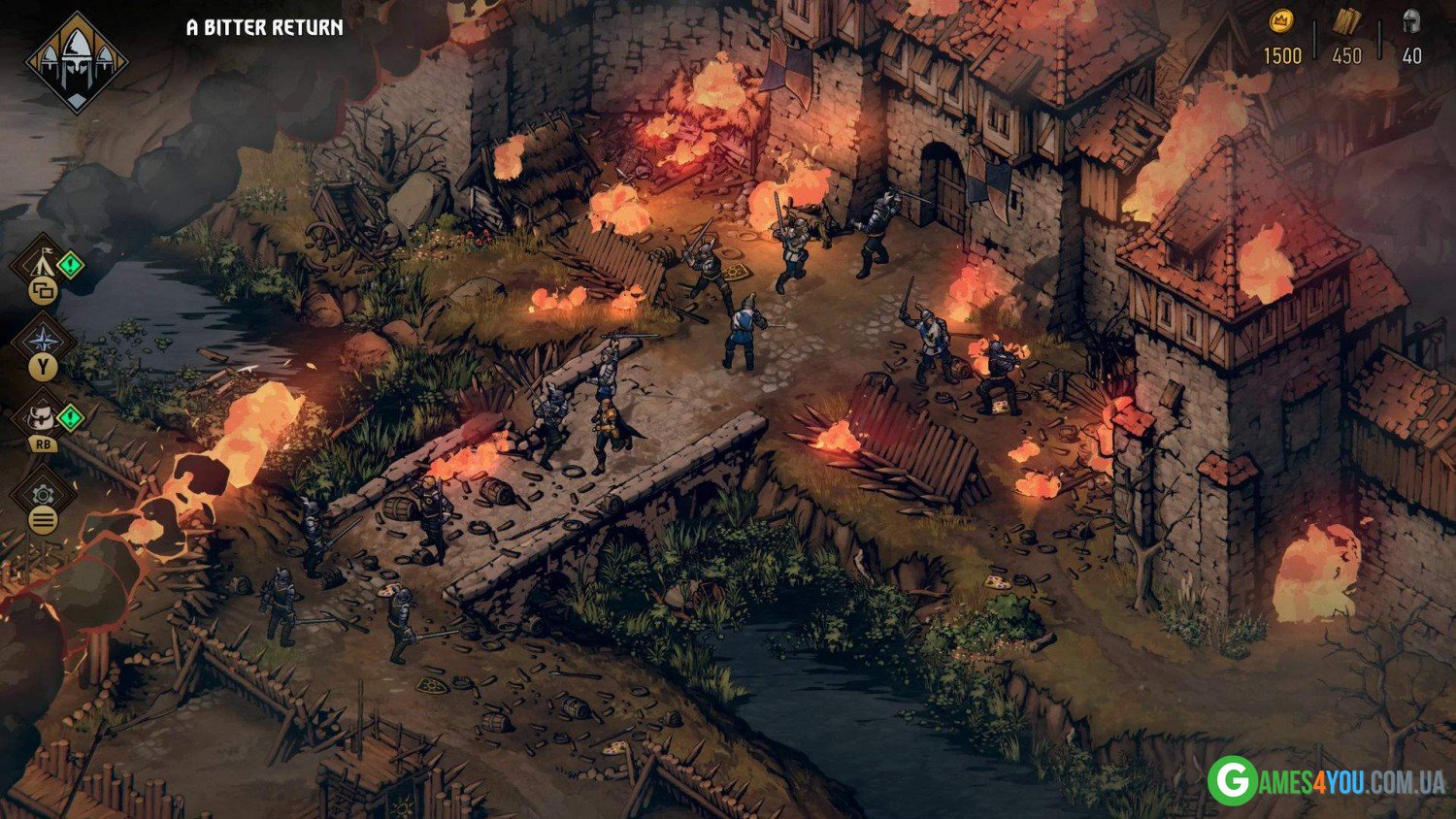Select the A Bitter Return quest emblem
This screenshot has width=1456, height=819.
coord(76,61)
